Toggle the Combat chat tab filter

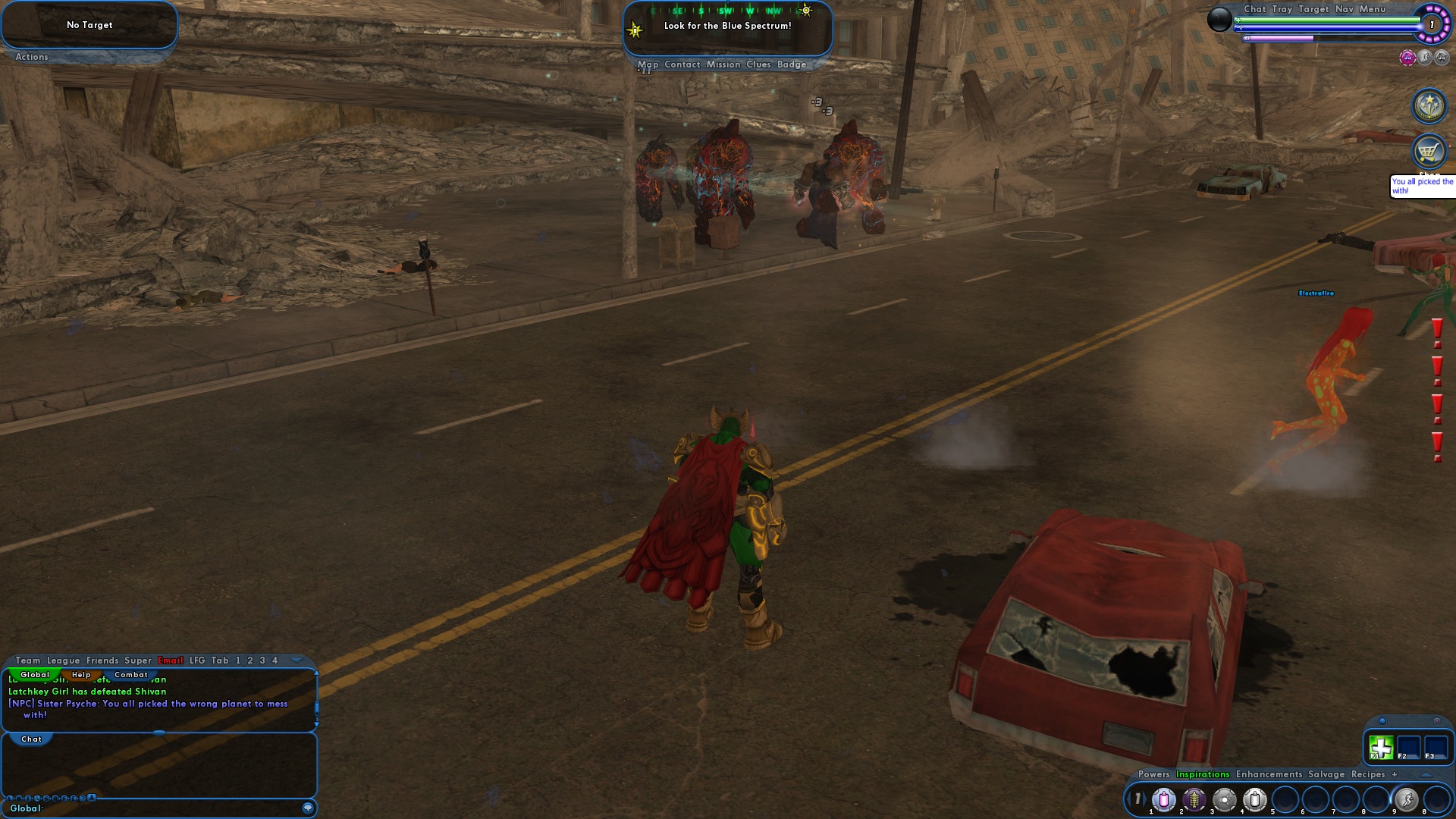(x=130, y=674)
